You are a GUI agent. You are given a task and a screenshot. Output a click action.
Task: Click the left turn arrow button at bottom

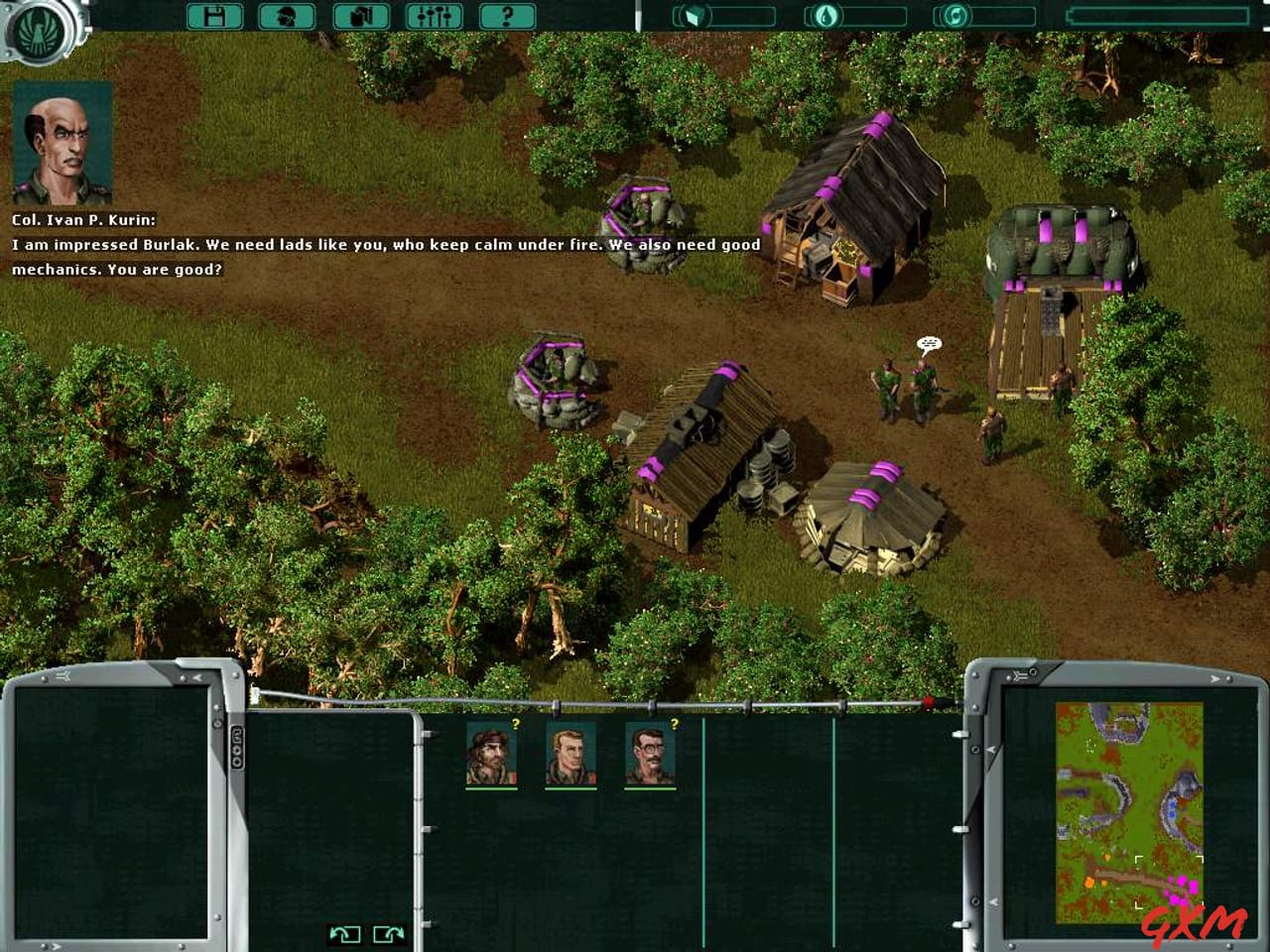point(347,933)
